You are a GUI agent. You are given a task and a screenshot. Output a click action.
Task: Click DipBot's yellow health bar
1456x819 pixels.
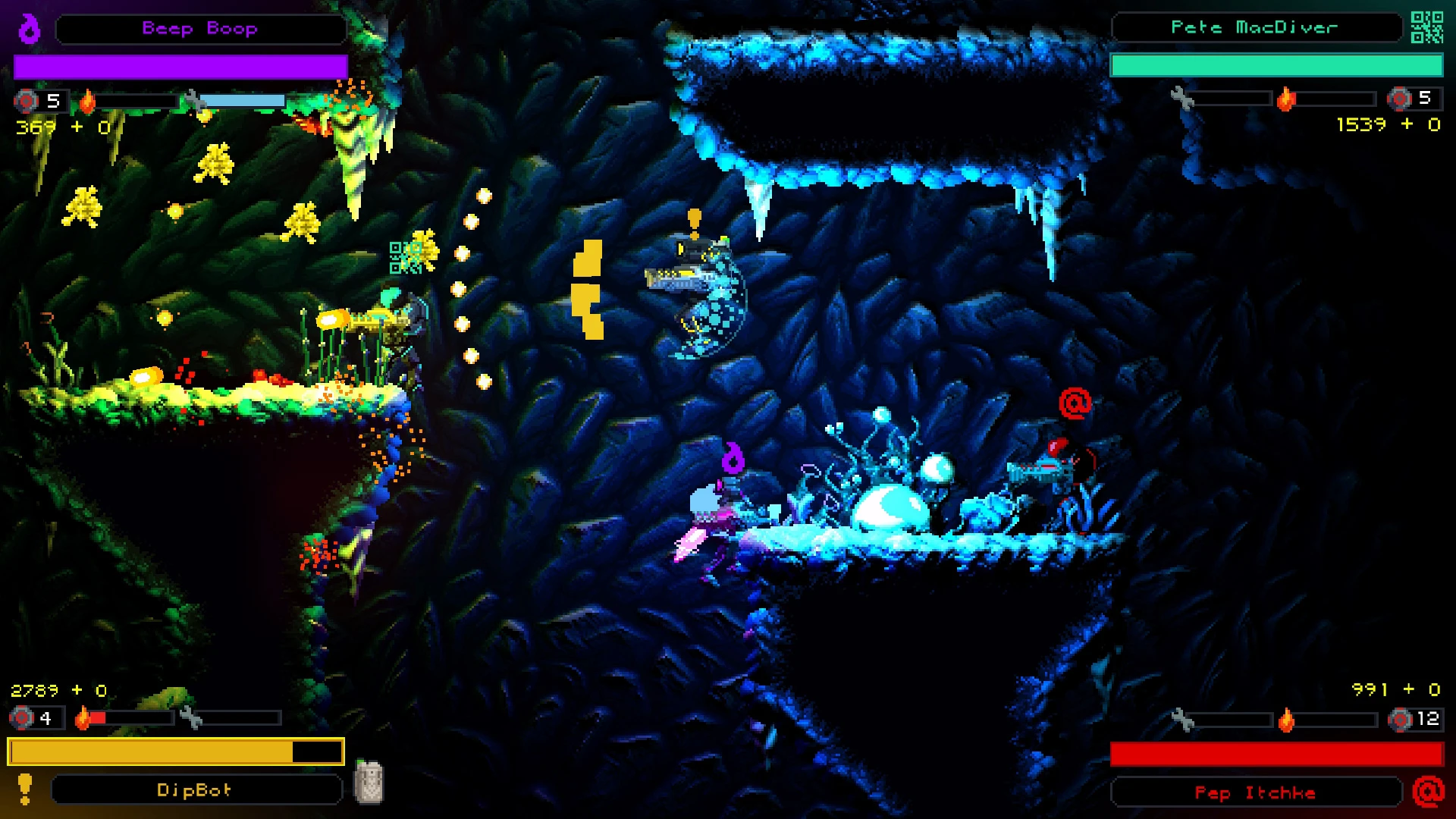click(174, 752)
